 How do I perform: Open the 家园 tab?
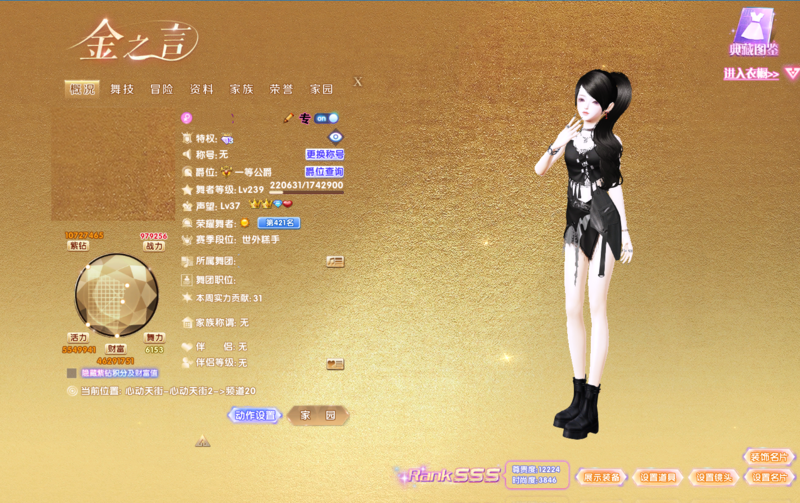(321, 89)
